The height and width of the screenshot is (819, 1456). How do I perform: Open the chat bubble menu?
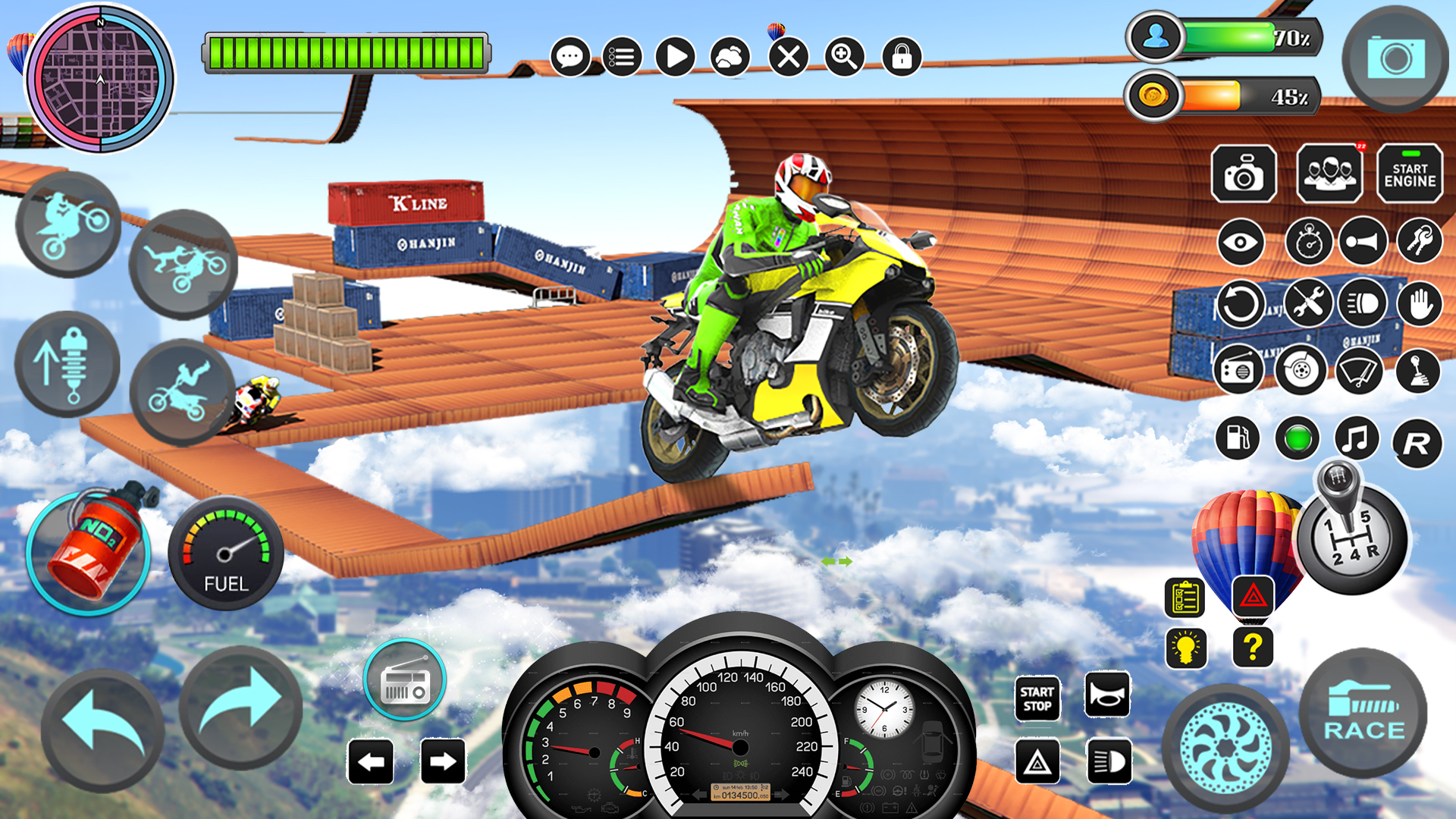(x=569, y=55)
